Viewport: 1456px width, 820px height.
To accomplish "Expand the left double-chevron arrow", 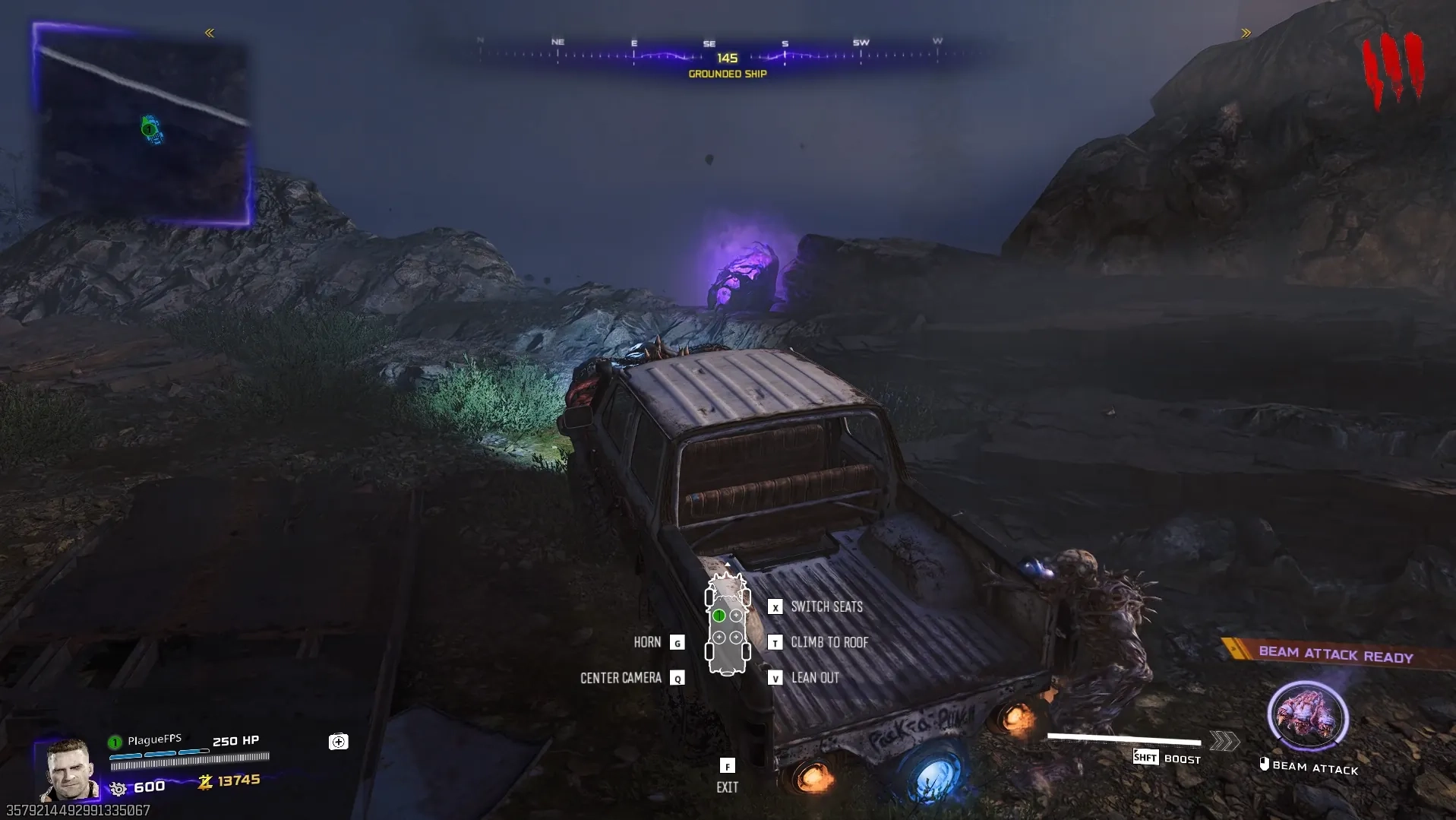I will click(x=210, y=33).
